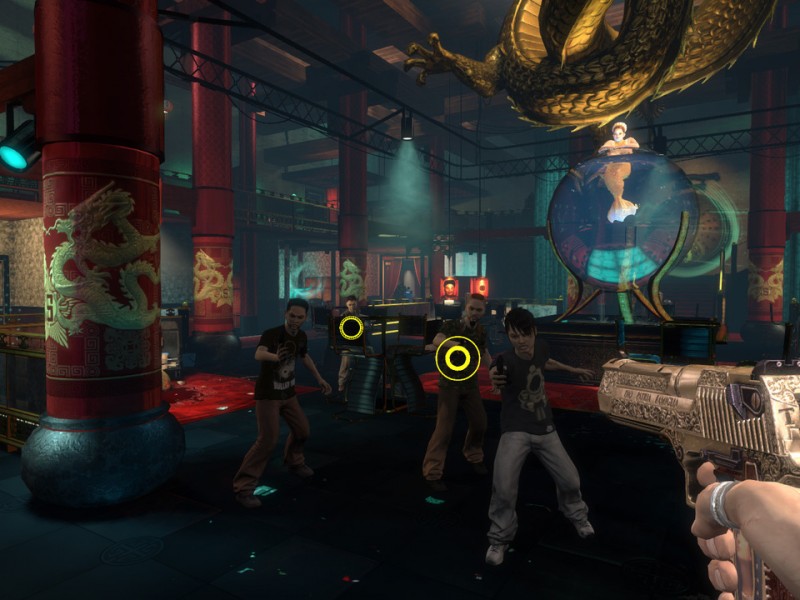Click the large yellow target ring
The width and height of the screenshot is (800, 600).
[458, 358]
